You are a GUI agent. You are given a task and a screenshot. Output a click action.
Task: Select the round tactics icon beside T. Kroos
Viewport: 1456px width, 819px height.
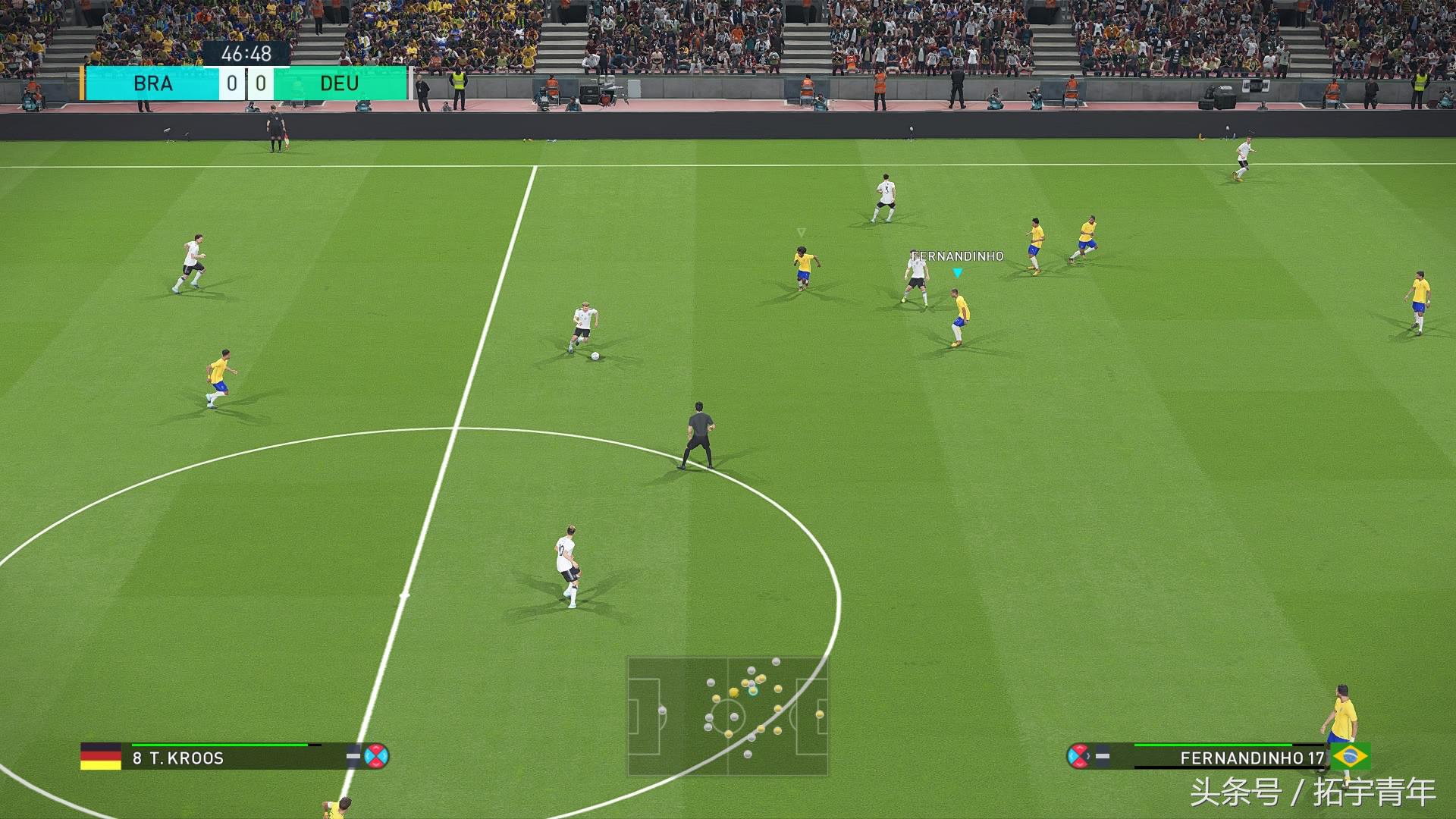click(x=376, y=756)
